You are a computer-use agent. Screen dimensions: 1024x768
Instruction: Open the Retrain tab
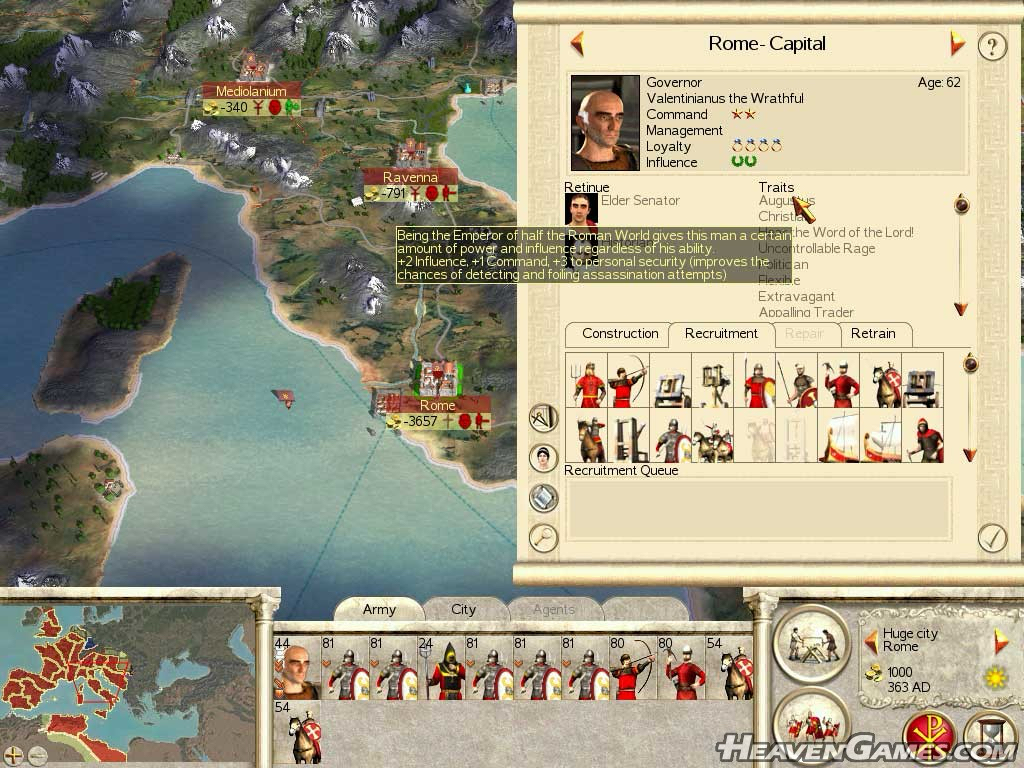click(x=873, y=334)
